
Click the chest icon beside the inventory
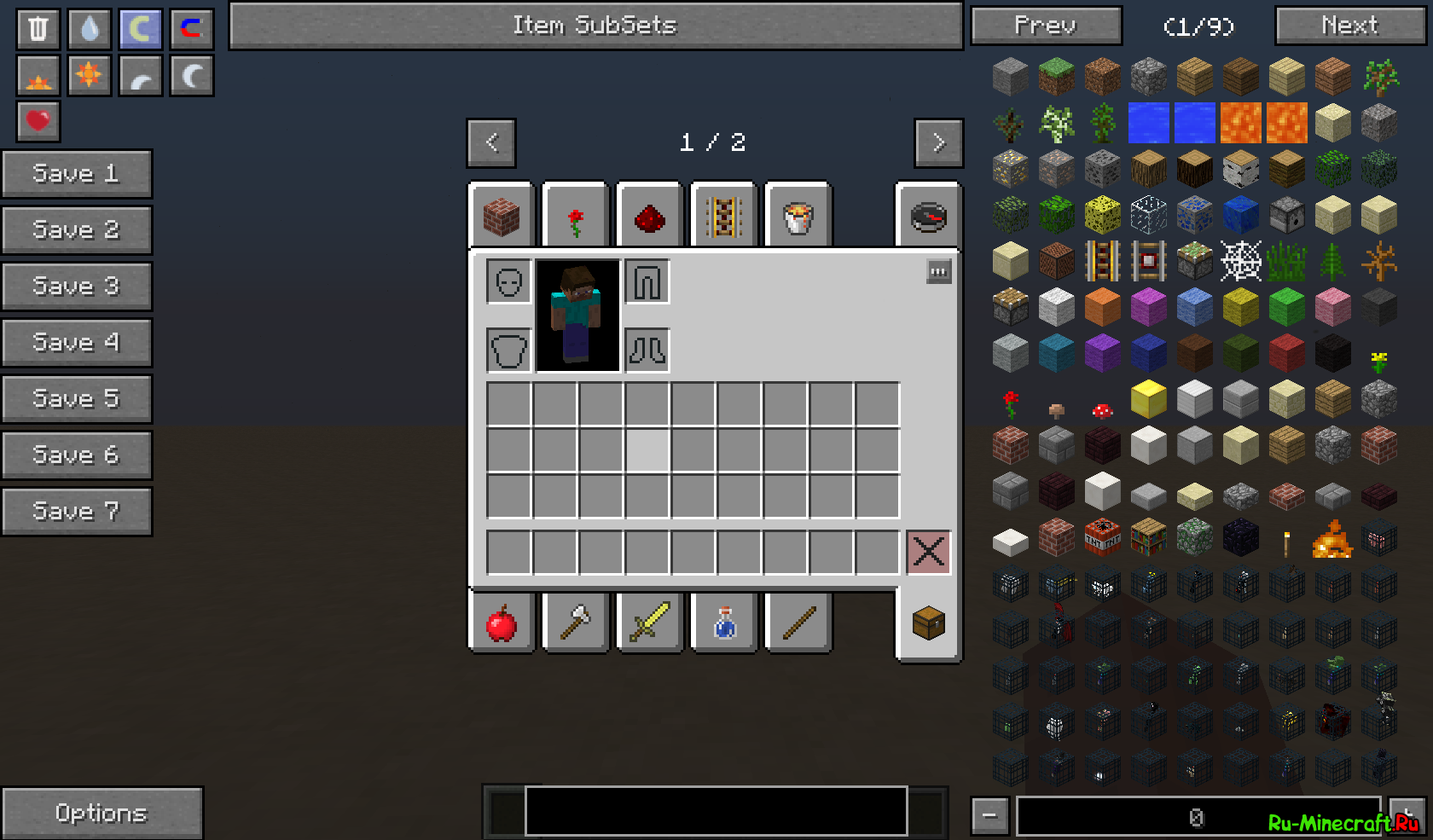(x=928, y=623)
